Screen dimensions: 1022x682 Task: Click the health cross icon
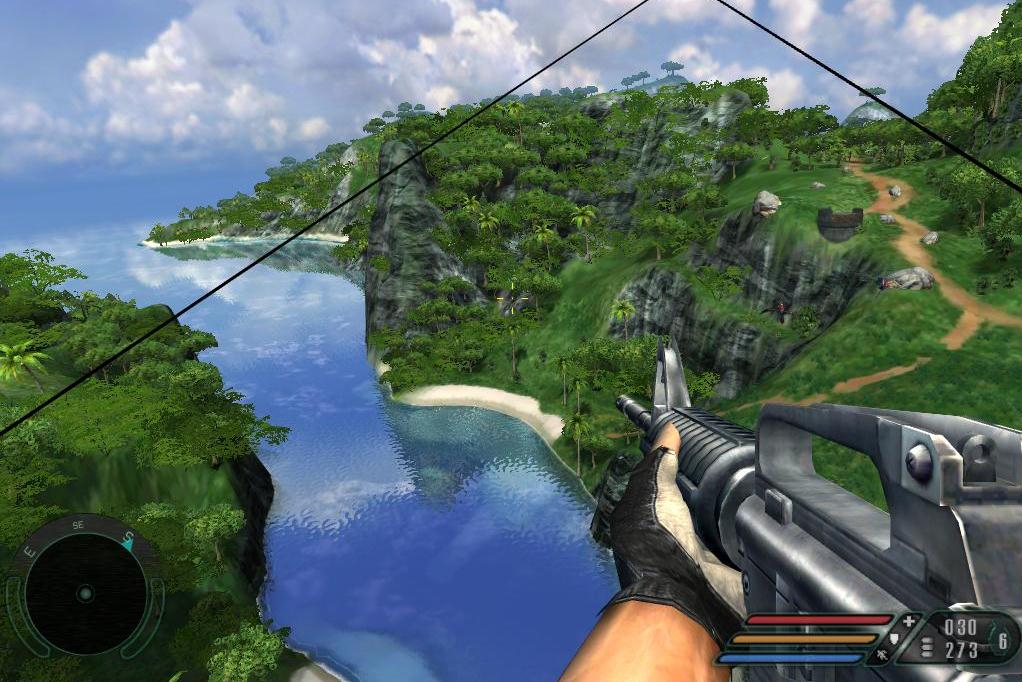tap(908, 622)
